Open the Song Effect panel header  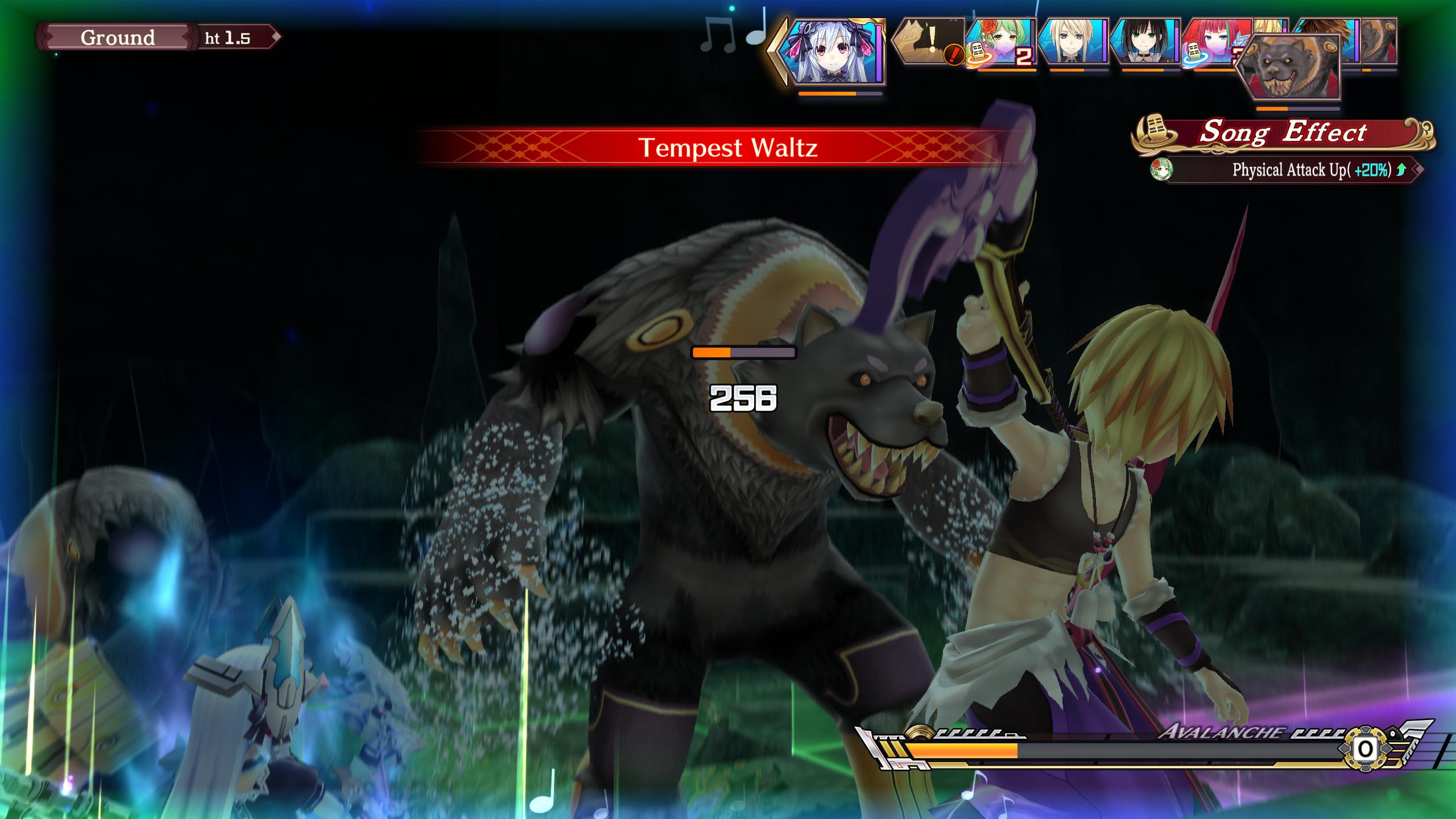(1283, 133)
